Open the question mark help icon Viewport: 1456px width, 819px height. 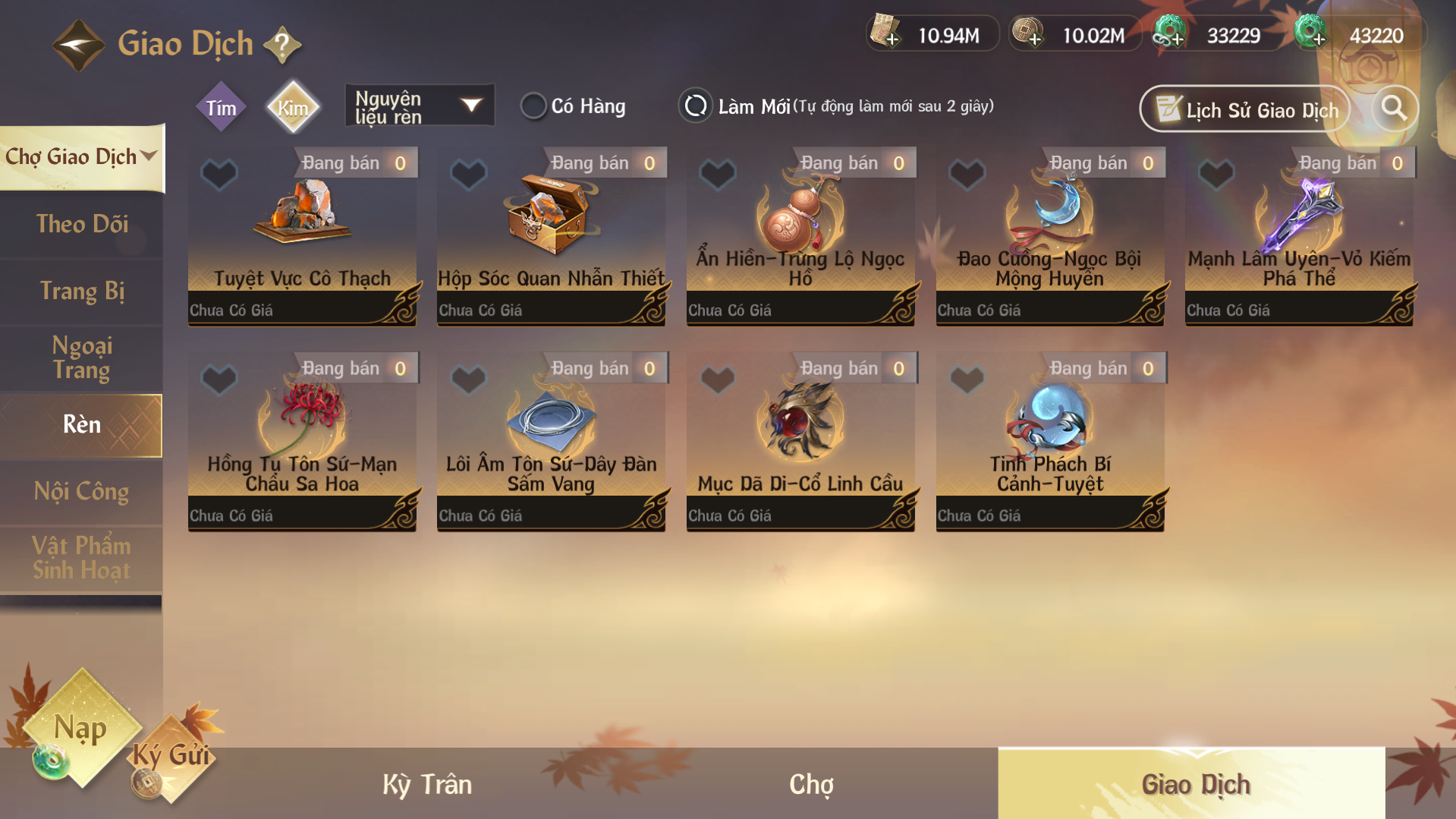pos(282,45)
